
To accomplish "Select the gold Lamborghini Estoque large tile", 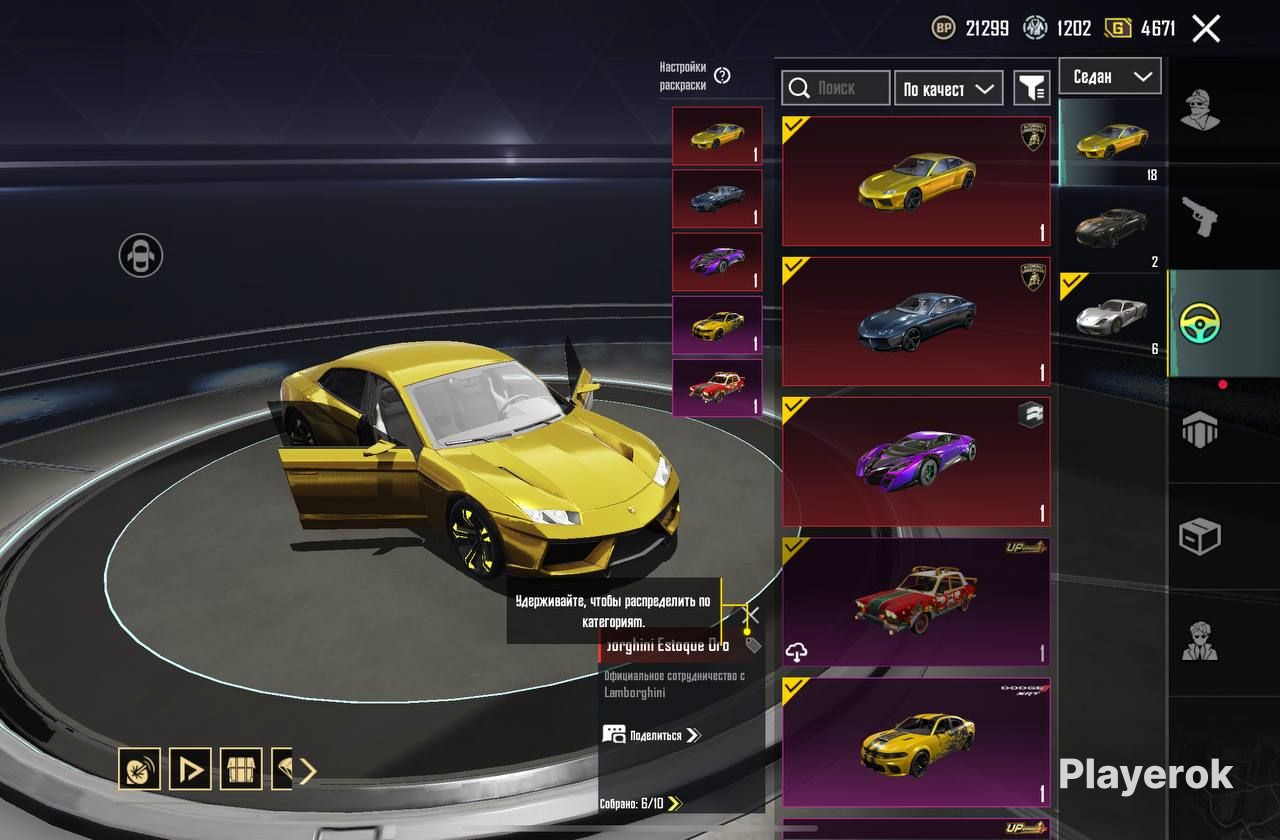I will [x=915, y=181].
